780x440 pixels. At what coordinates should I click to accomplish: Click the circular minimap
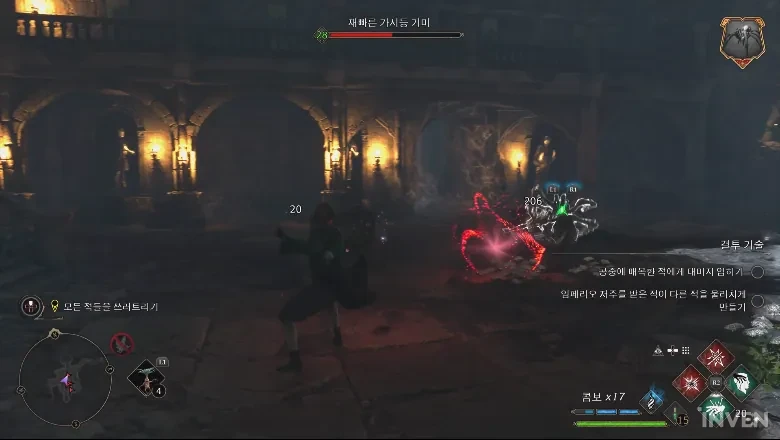pos(65,380)
